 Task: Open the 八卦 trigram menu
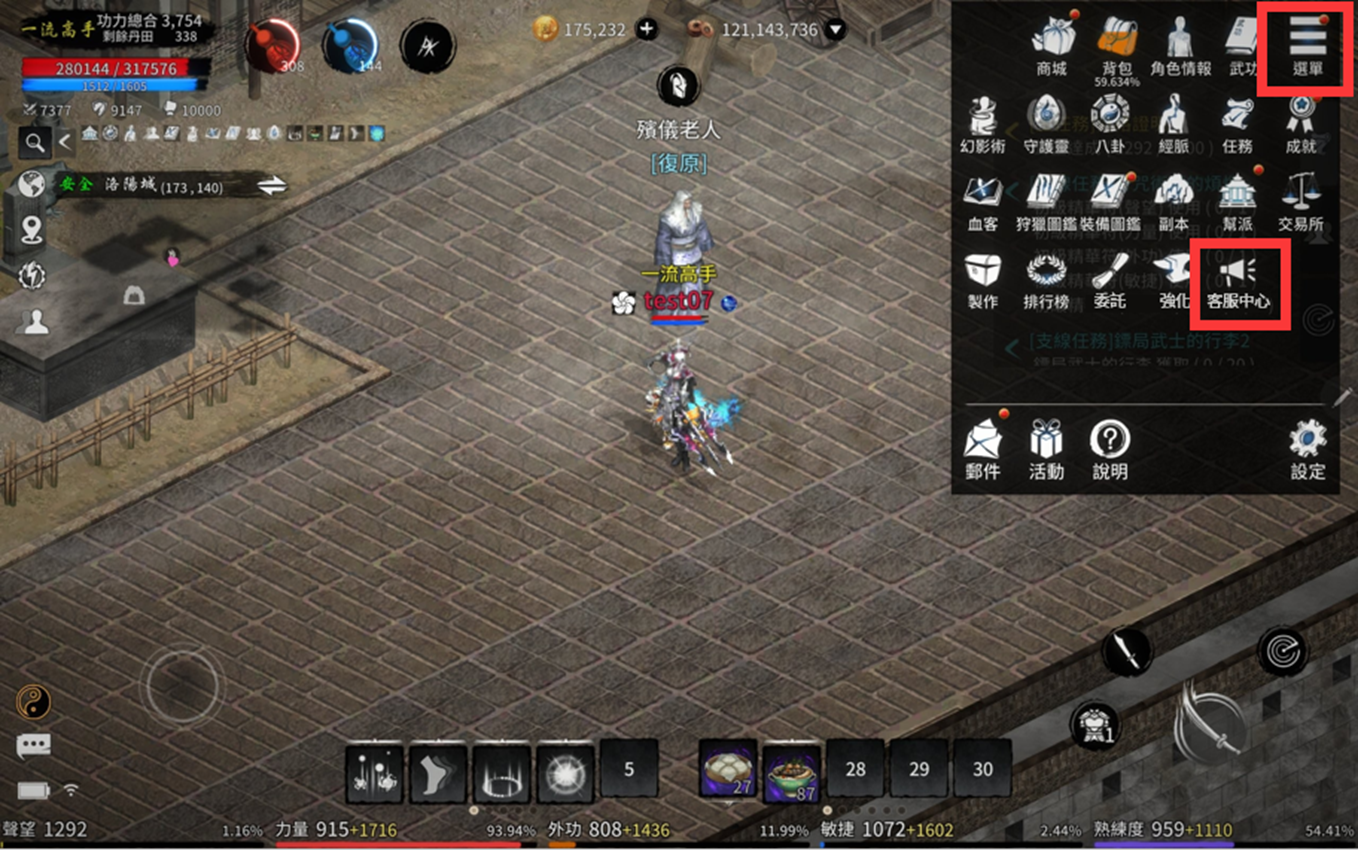(x=1110, y=124)
